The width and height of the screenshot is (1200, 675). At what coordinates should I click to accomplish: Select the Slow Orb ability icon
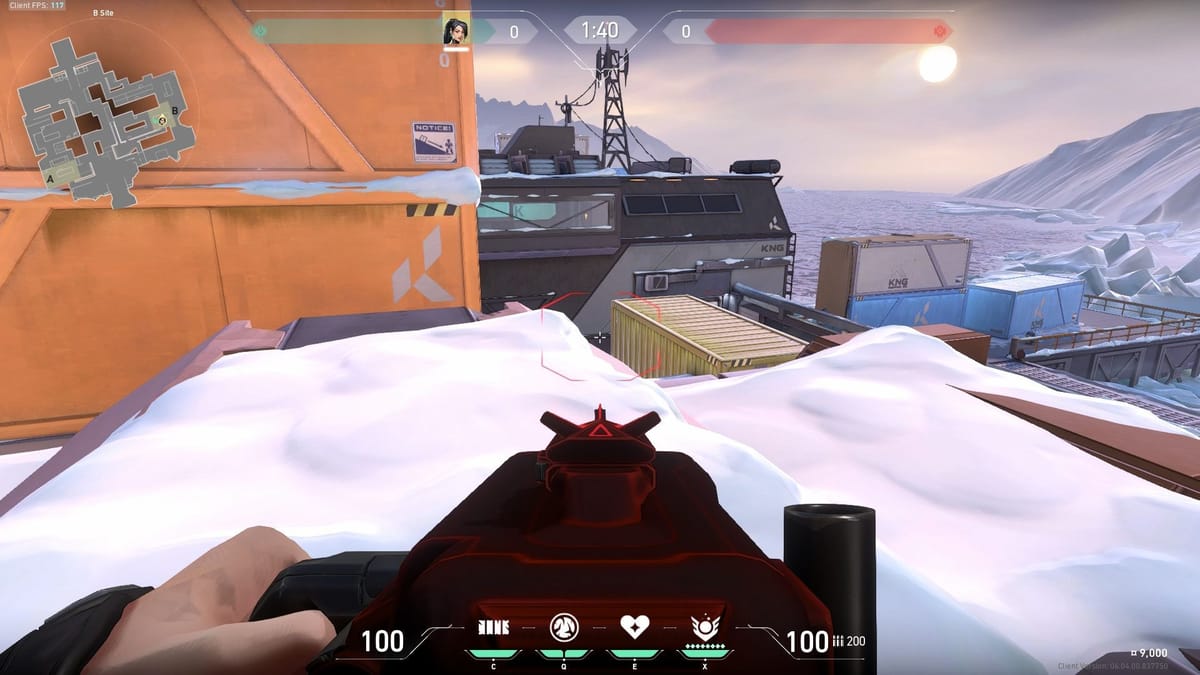(x=564, y=628)
